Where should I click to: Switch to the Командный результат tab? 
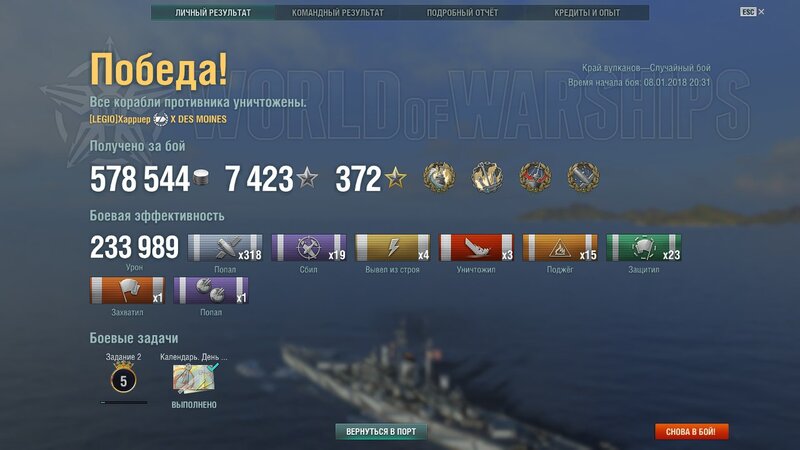point(337,13)
